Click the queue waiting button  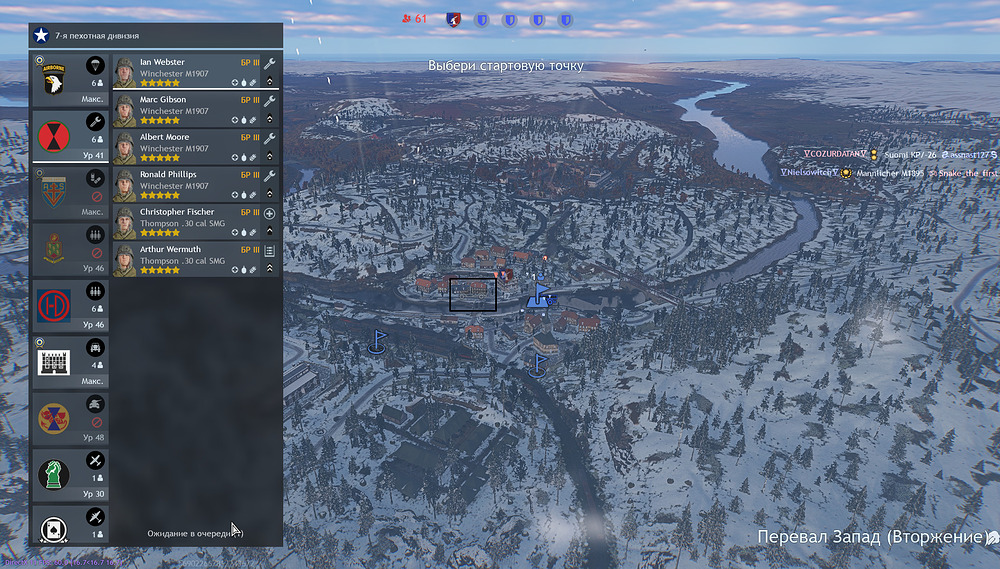tap(195, 533)
